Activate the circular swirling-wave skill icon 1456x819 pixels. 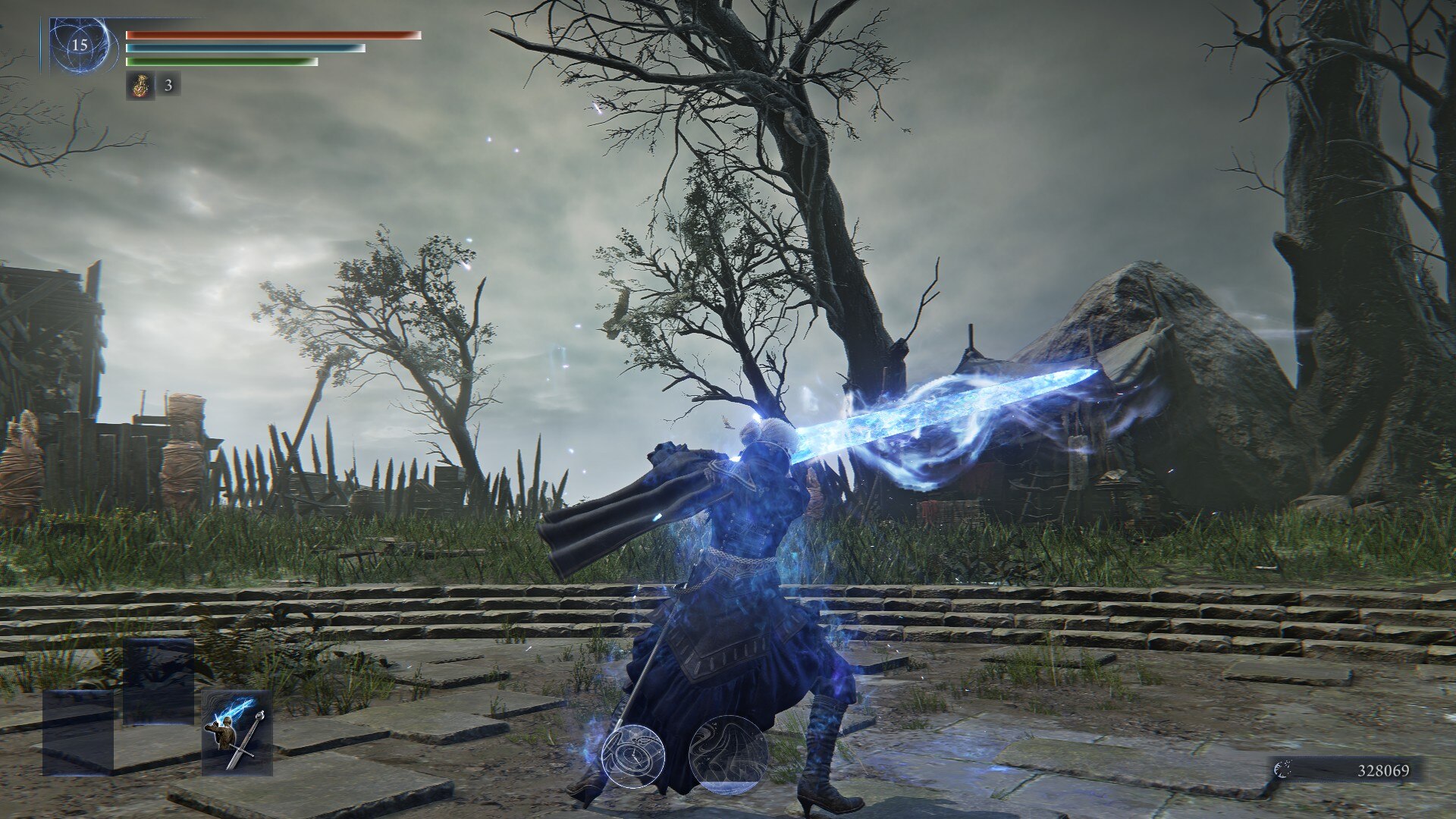(727, 755)
